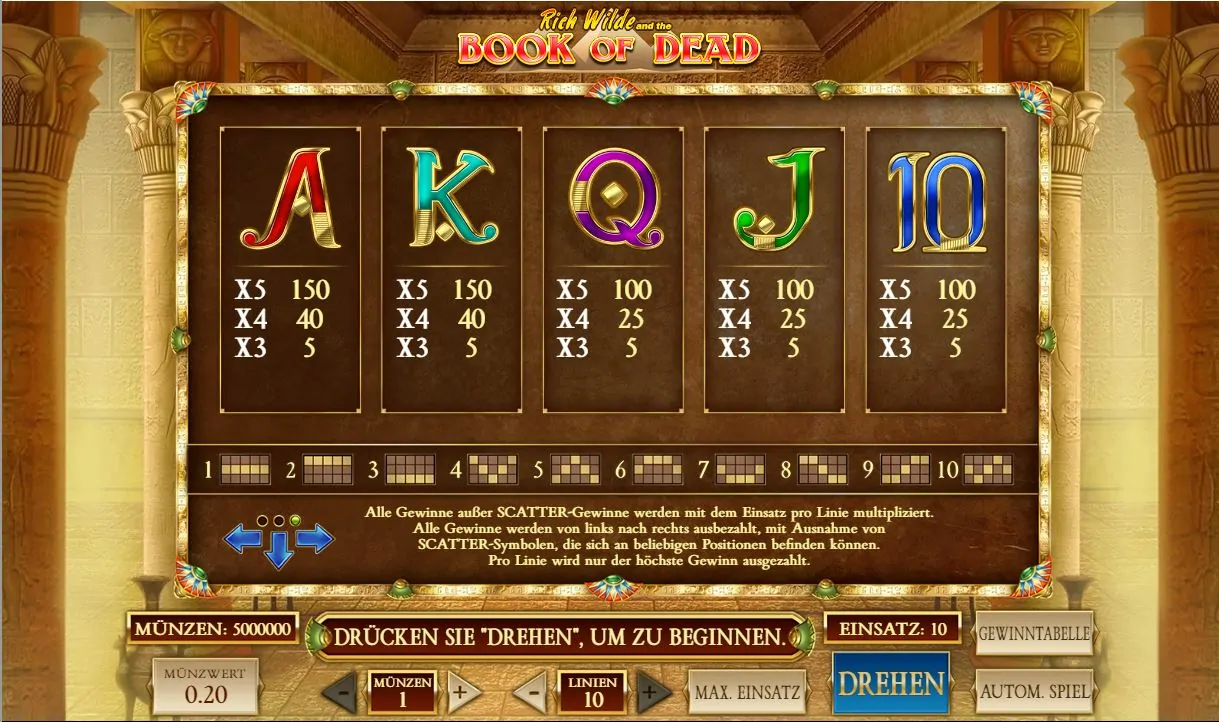Reduce the number of Linien

(531, 691)
